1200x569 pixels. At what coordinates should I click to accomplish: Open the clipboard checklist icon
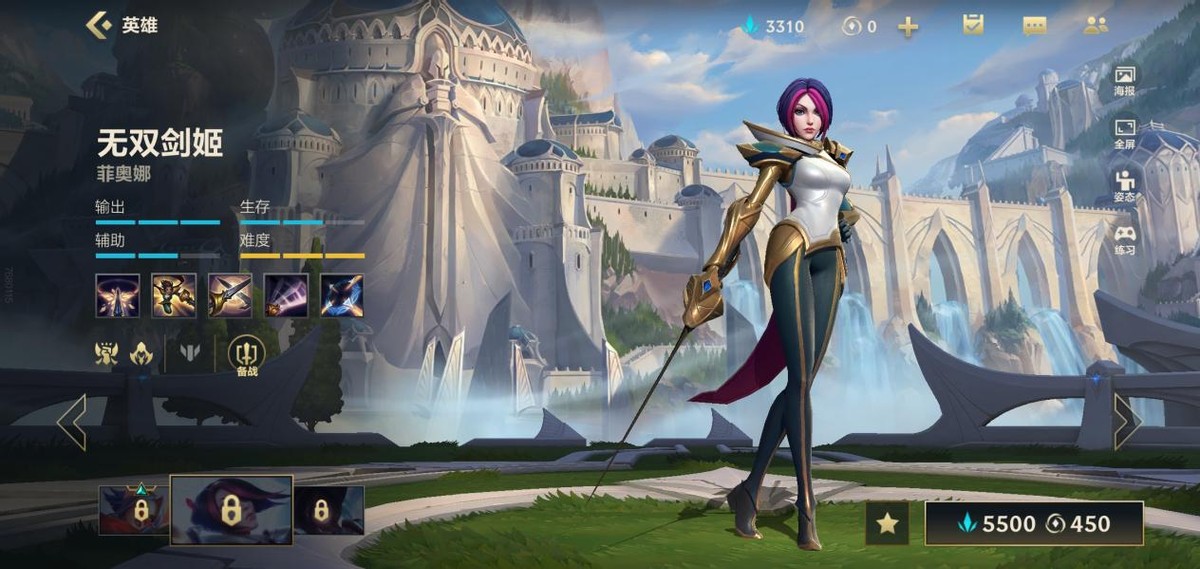[973, 25]
